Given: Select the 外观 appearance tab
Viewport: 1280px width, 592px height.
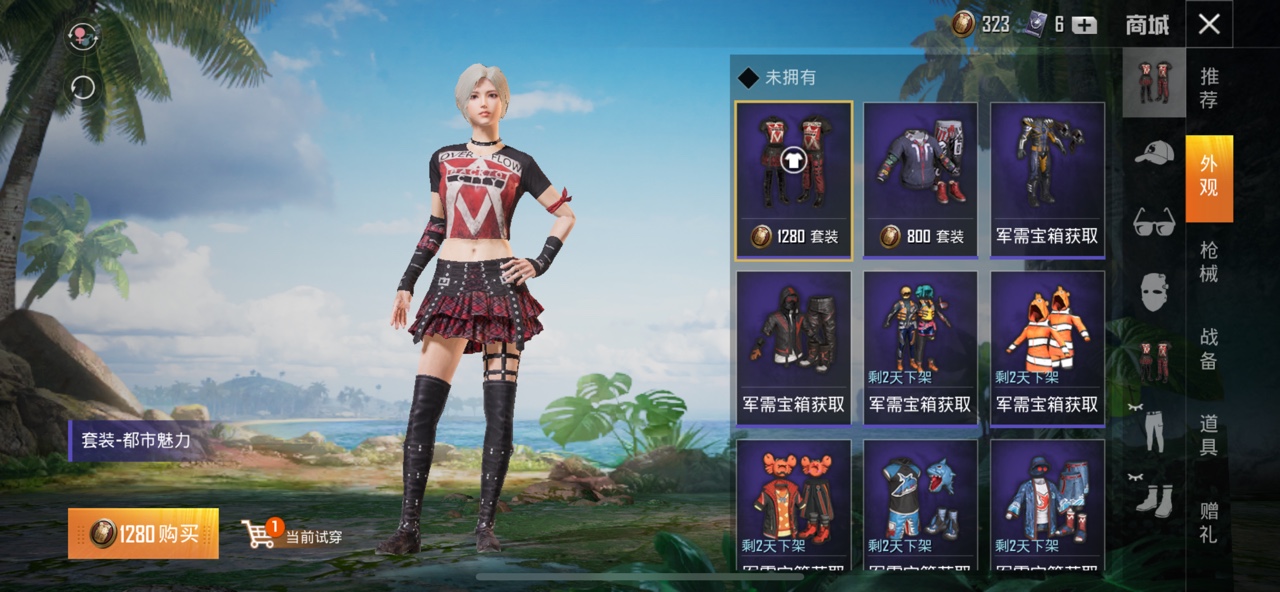Looking at the screenshot, I should (1208, 177).
